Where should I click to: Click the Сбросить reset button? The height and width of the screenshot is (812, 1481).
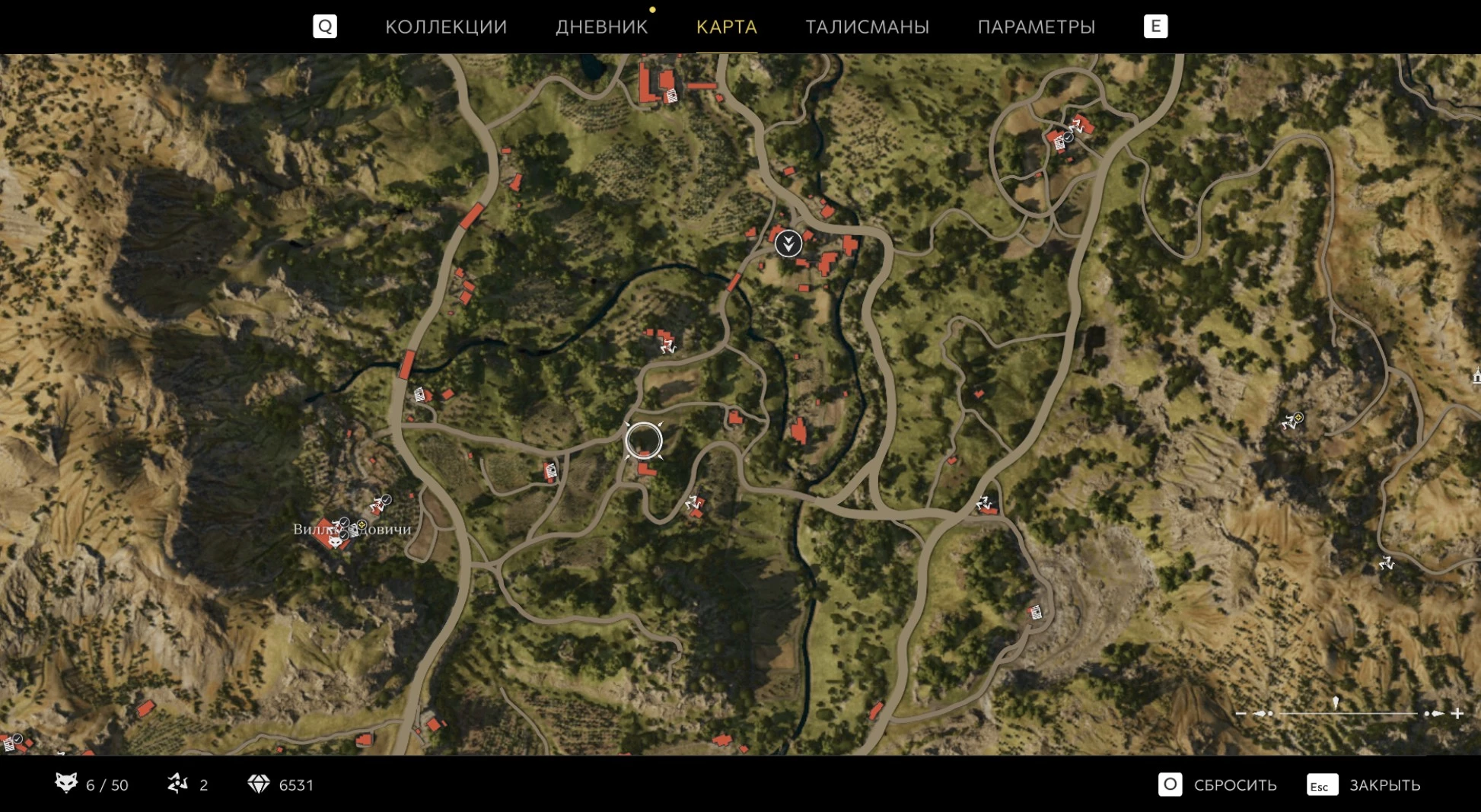coord(1218,785)
